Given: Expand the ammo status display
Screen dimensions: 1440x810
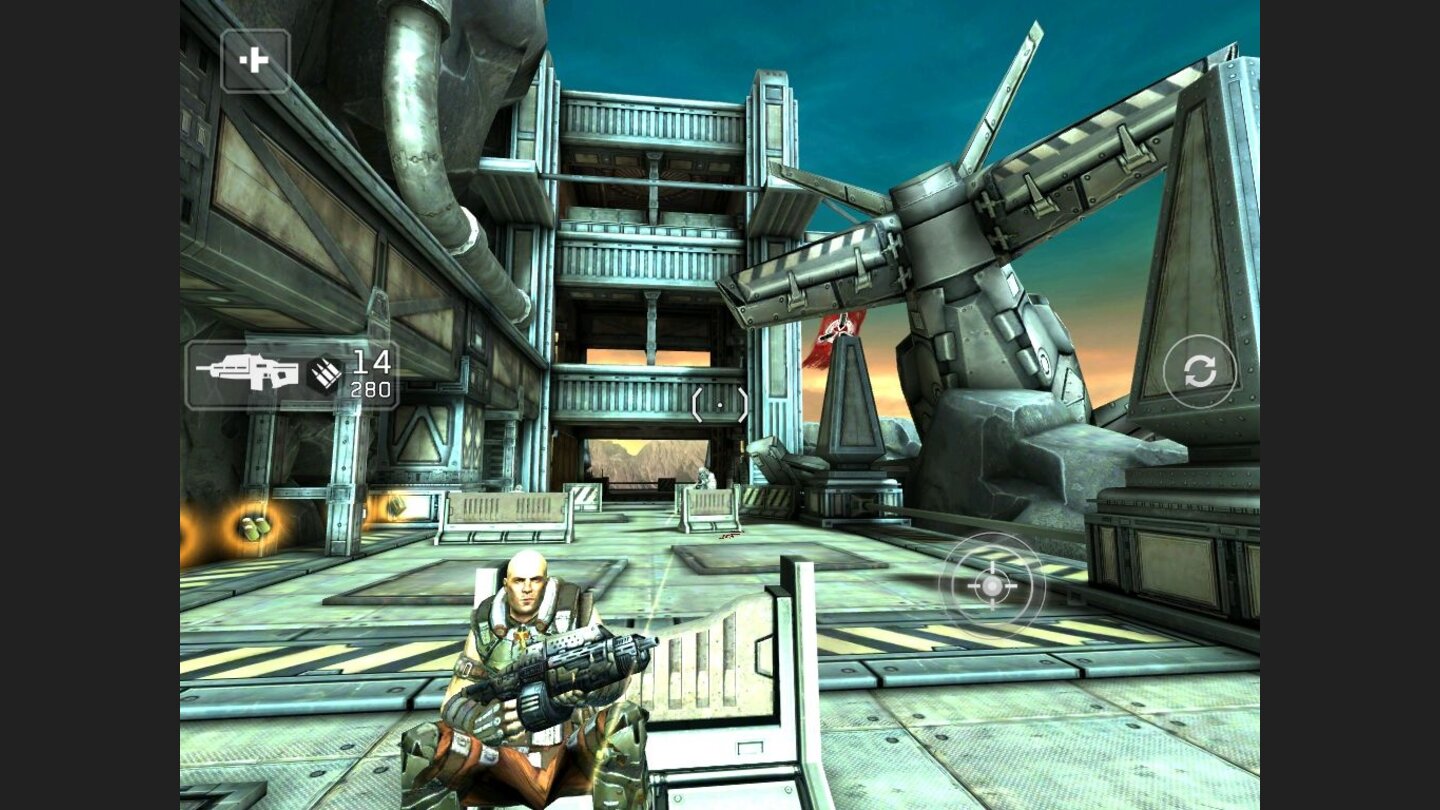Looking at the screenshot, I should point(350,375).
